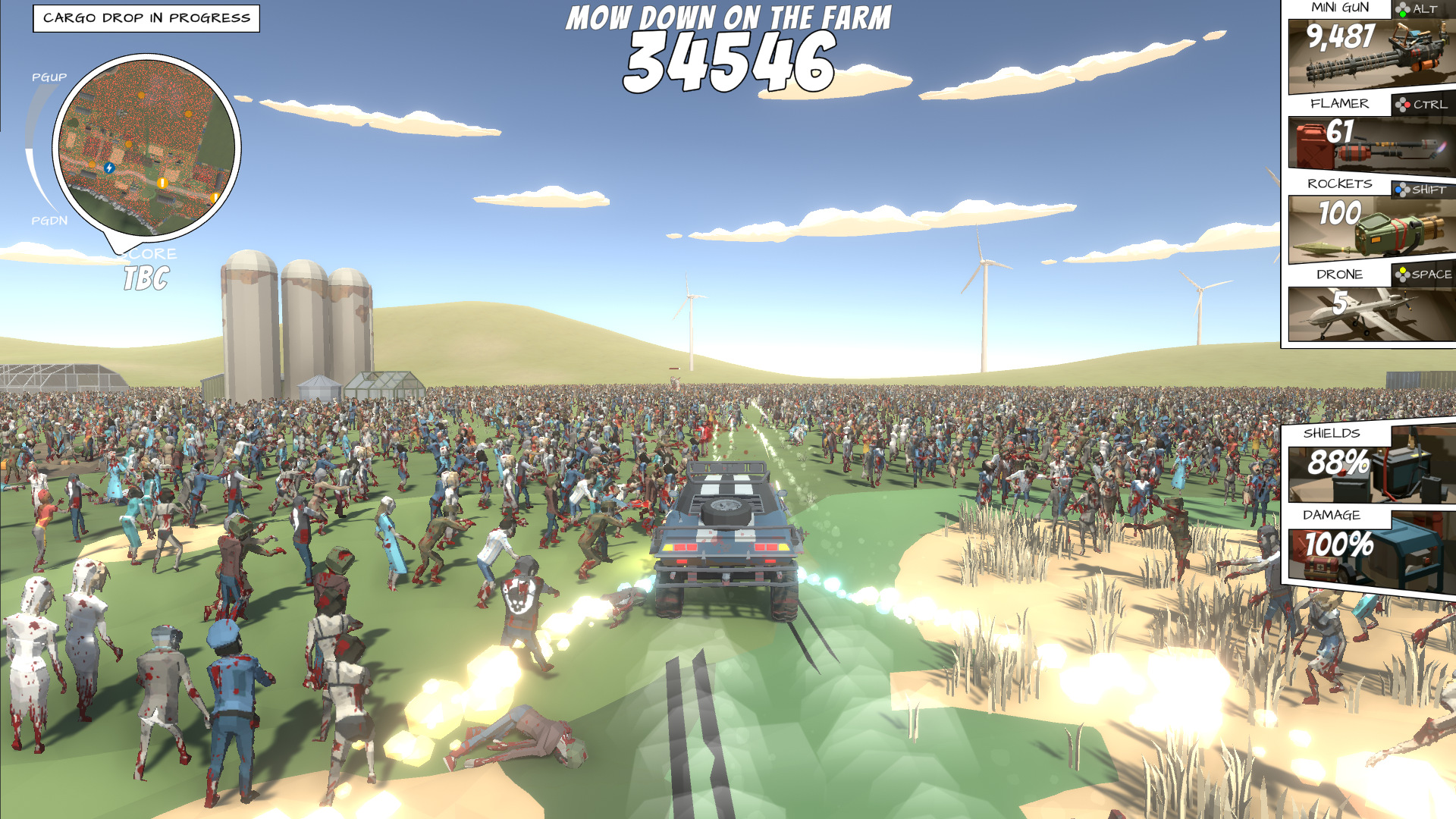Click the Cargo Drop In Progress notice
The image size is (1456, 819).
point(146,18)
